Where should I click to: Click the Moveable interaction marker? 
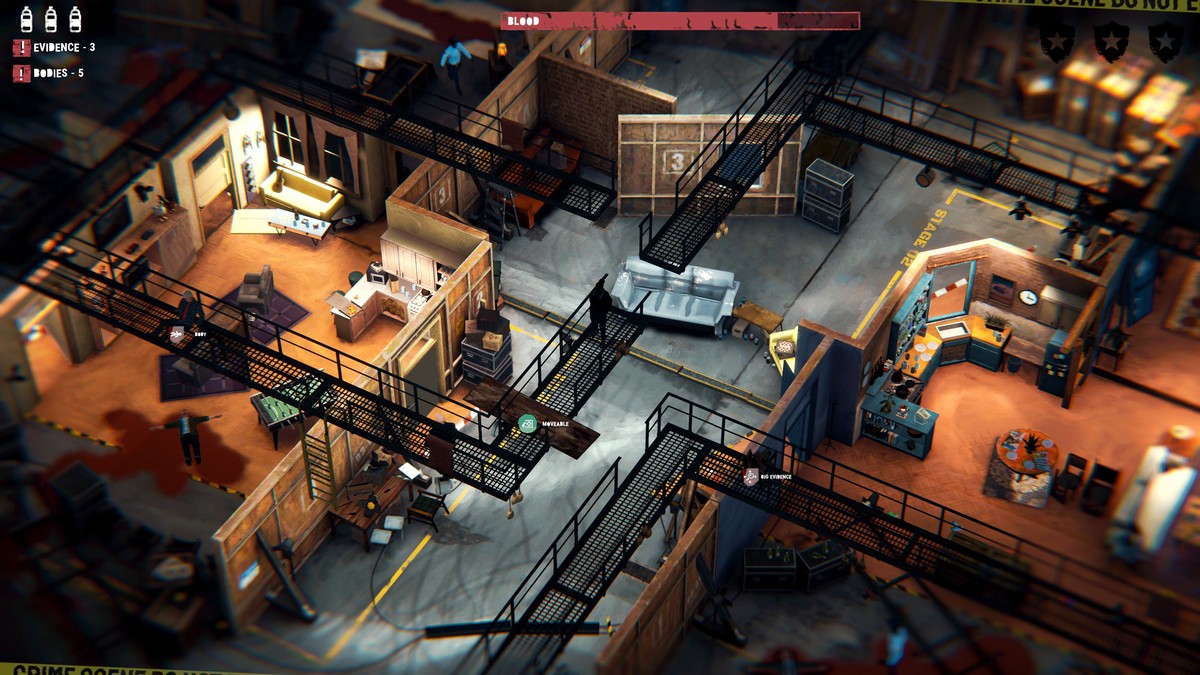point(527,424)
